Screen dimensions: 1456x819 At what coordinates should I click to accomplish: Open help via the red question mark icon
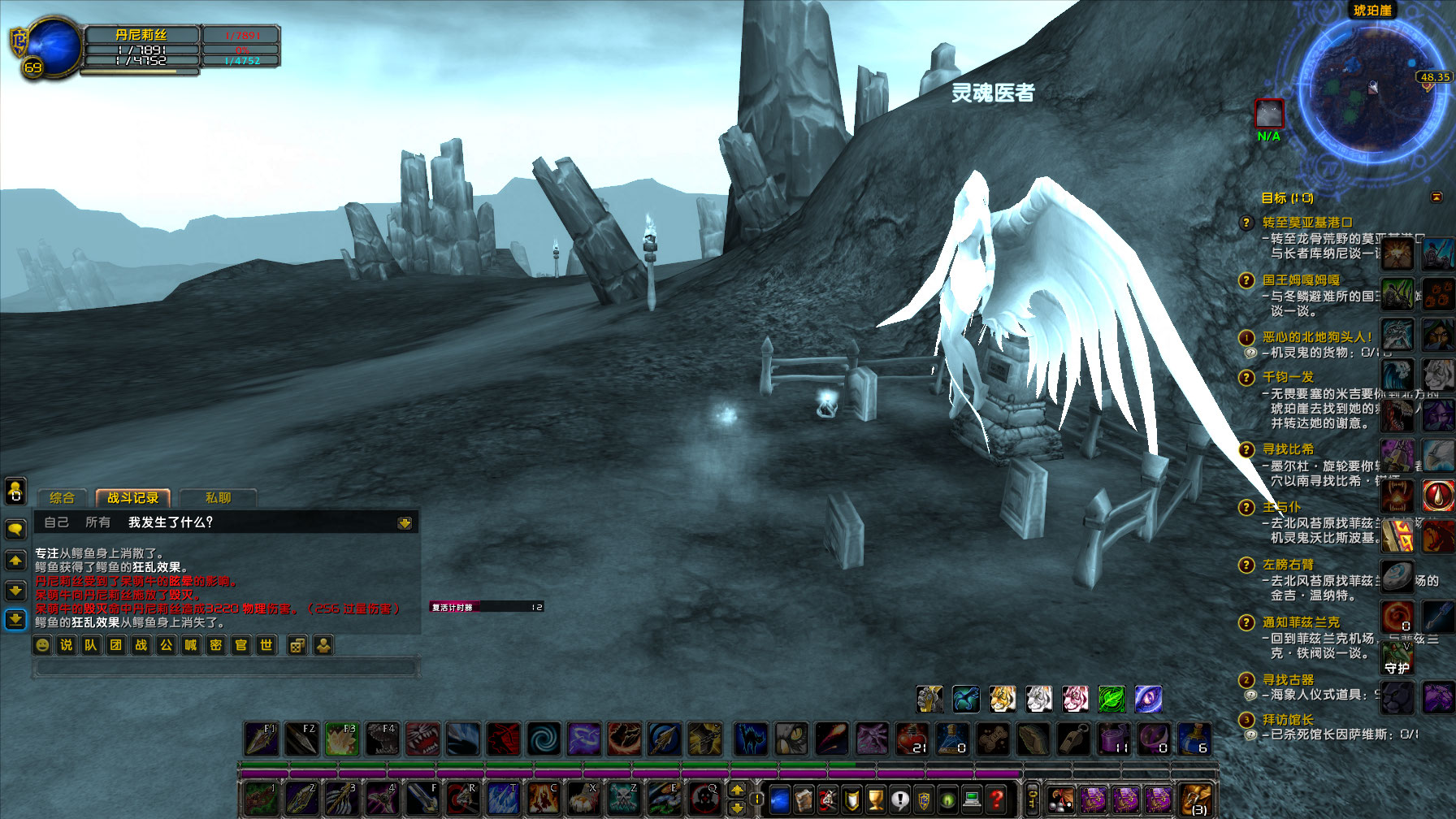click(997, 799)
